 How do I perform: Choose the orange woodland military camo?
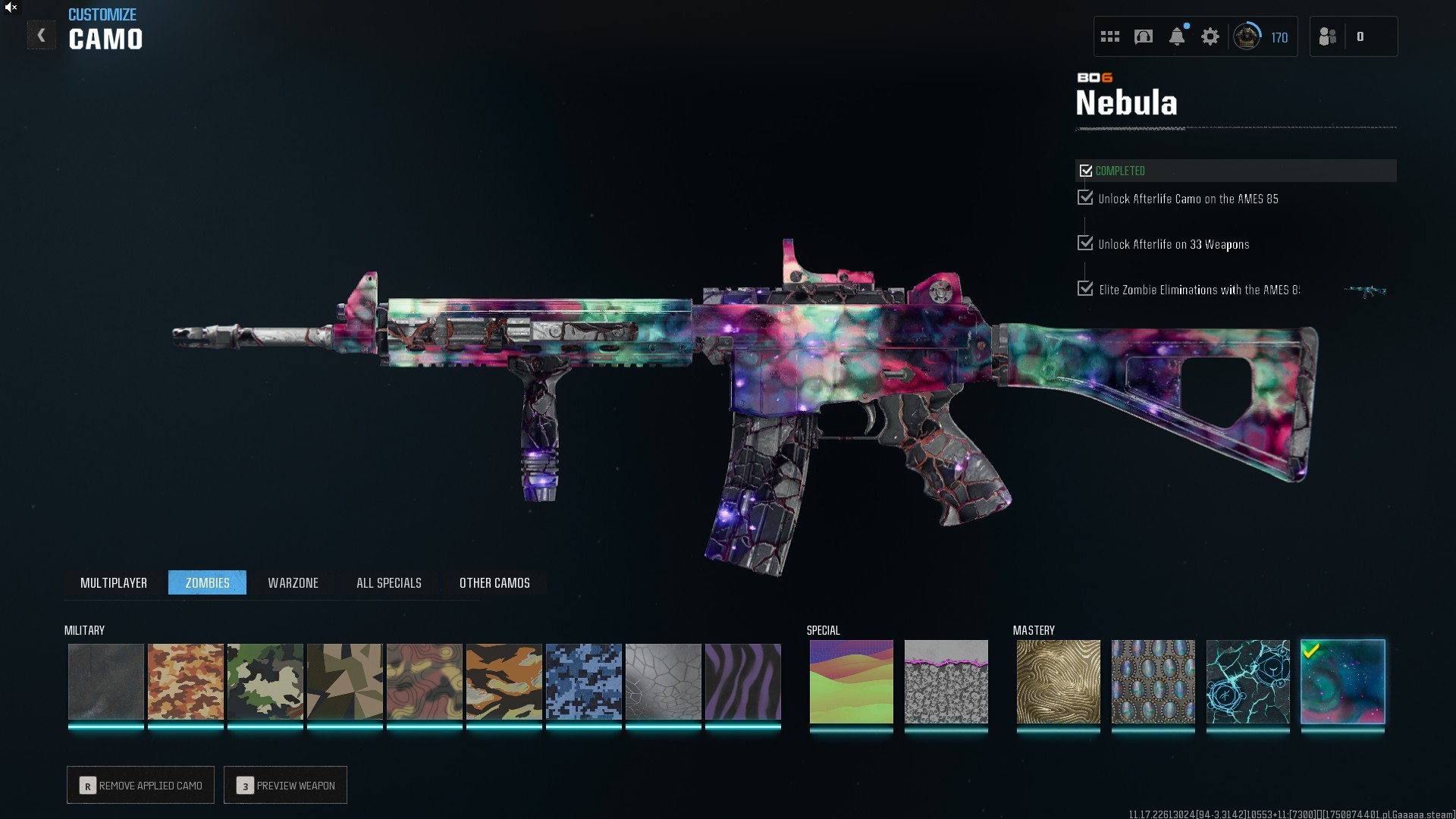(186, 681)
